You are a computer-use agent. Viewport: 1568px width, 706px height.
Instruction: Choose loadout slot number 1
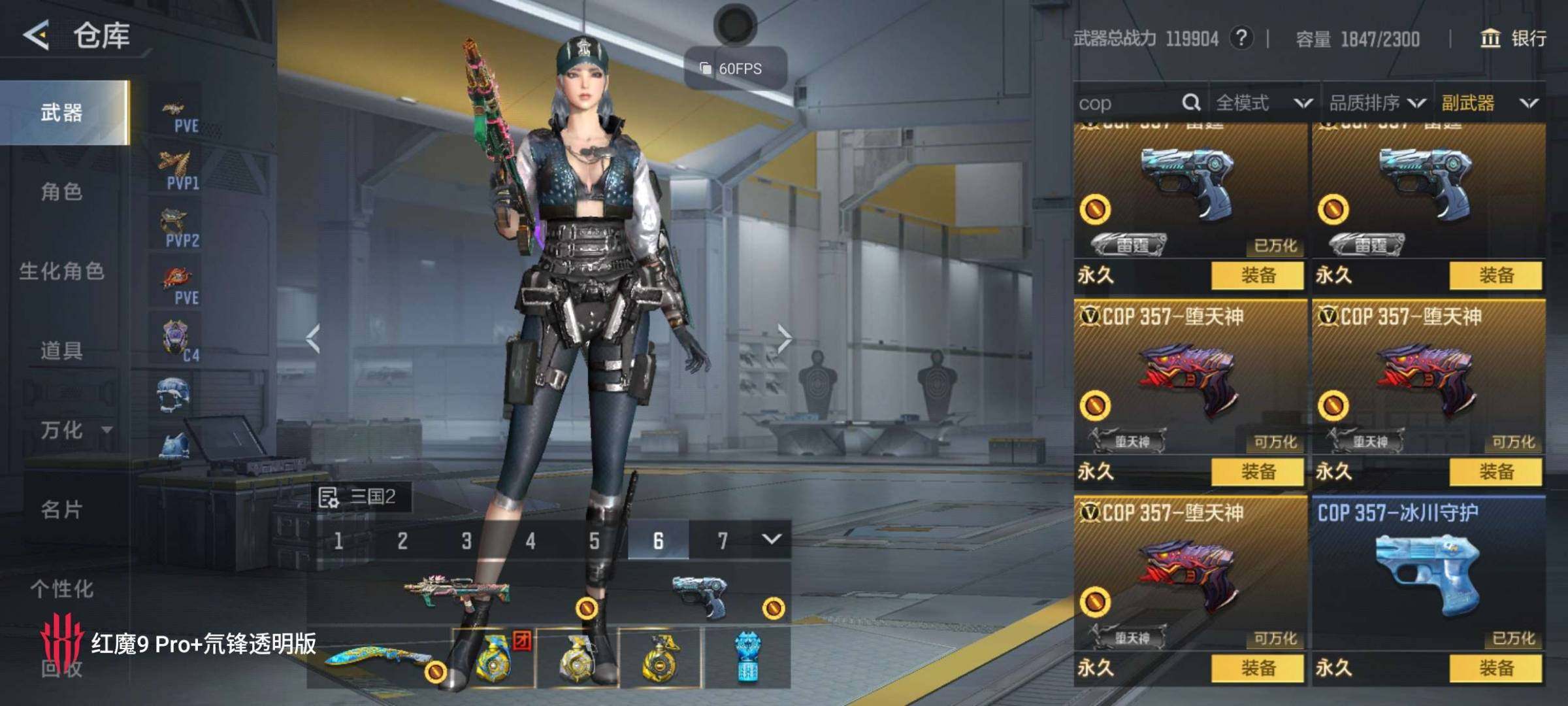(338, 541)
